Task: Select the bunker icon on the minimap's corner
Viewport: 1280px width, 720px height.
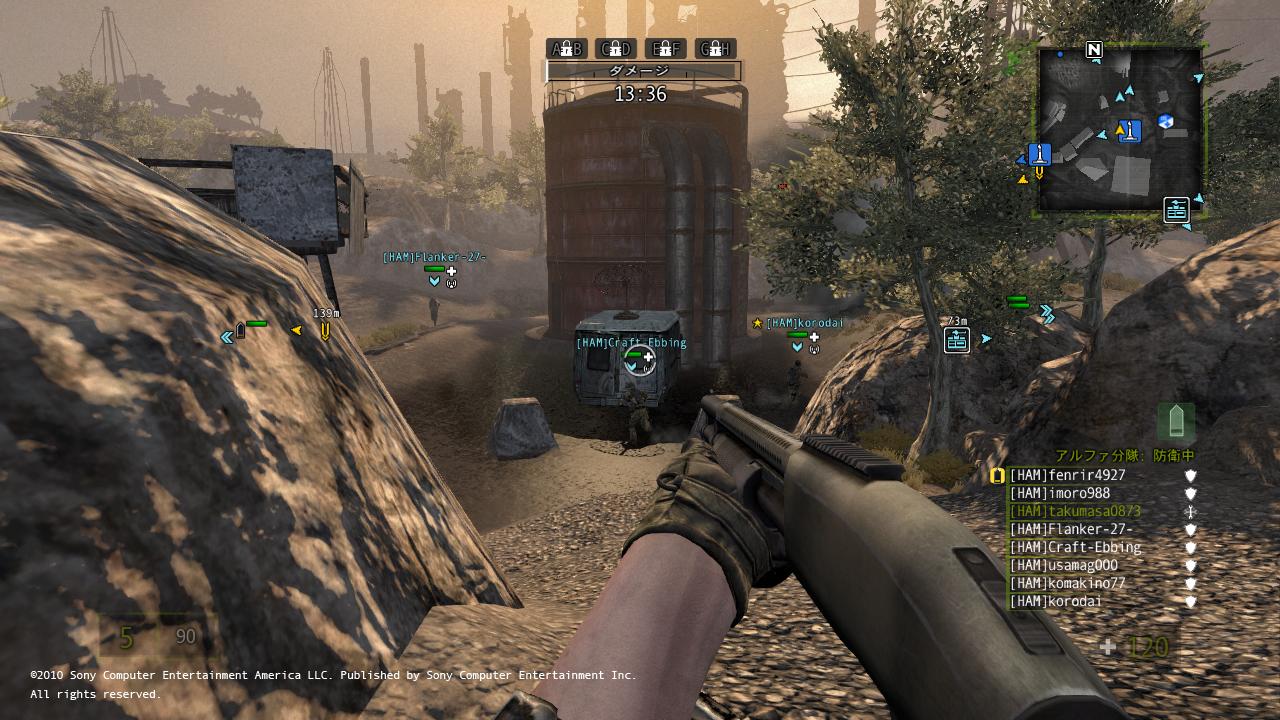Action: click(1176, 209)
